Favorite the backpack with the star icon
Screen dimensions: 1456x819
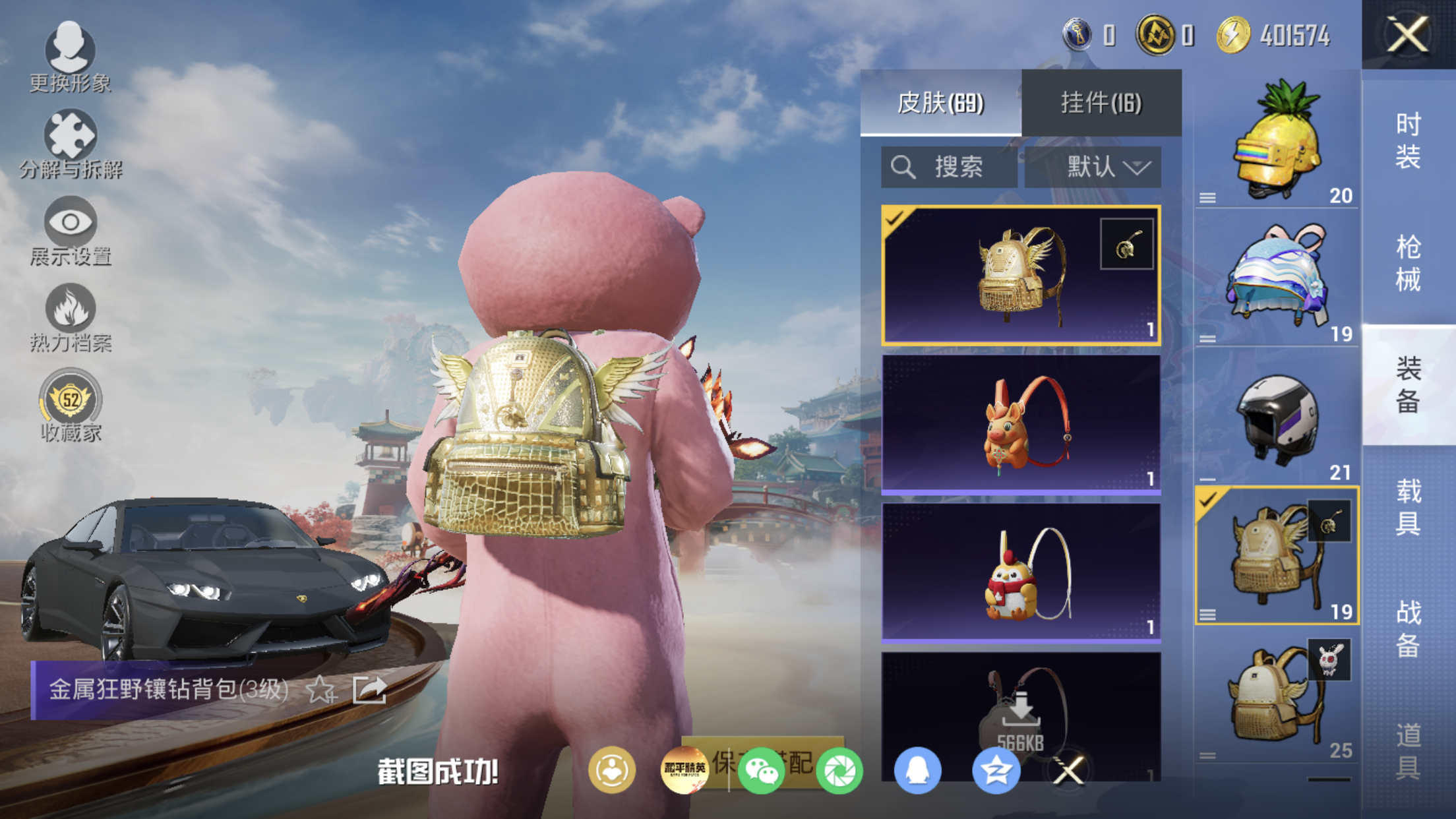[321, 690]
